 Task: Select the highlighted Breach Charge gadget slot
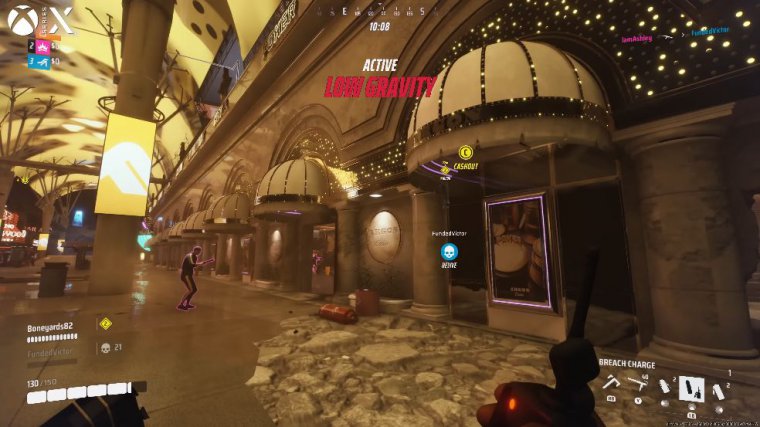tap(691, 387)
